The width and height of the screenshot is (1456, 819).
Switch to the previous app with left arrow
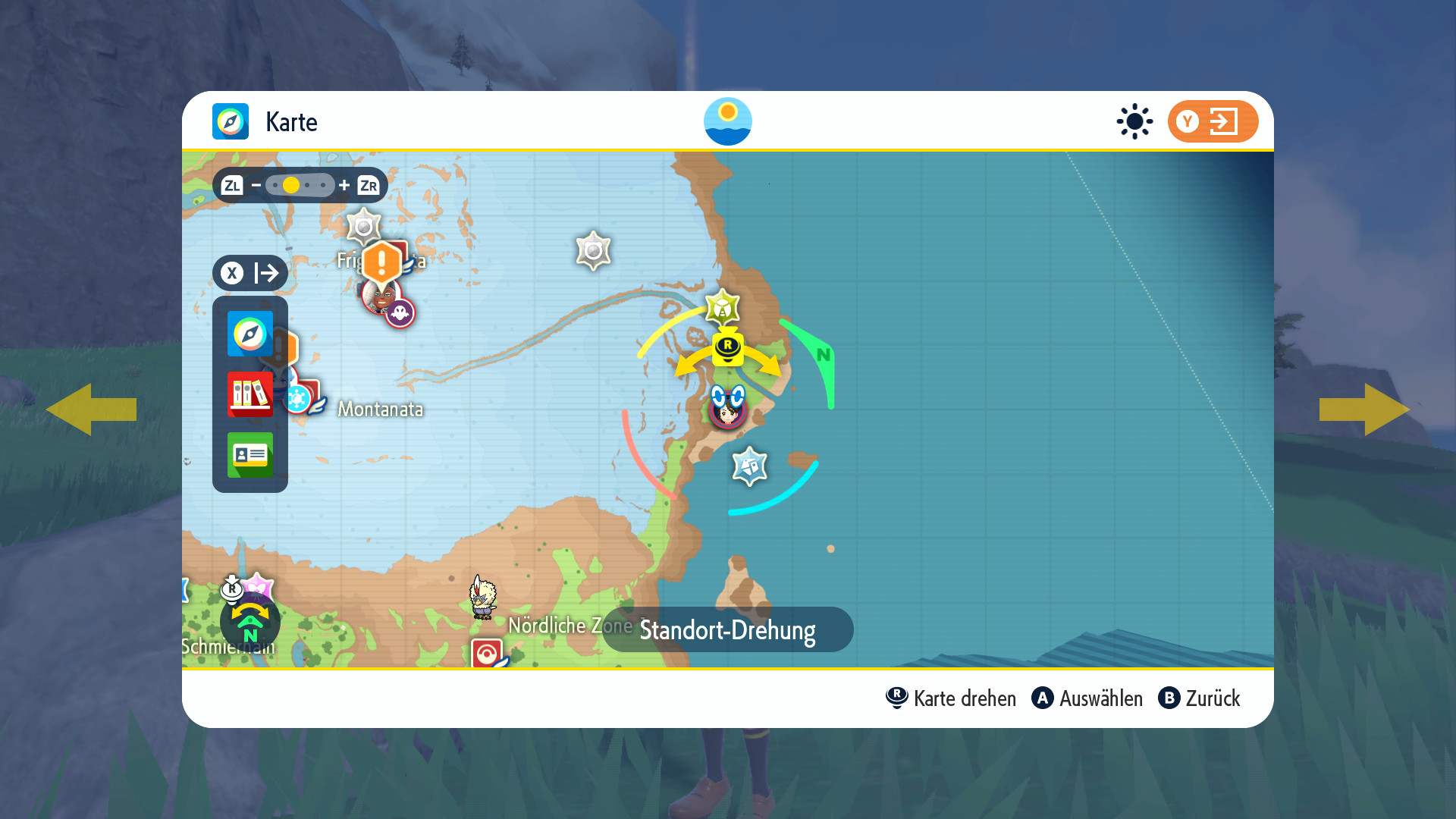91,409
